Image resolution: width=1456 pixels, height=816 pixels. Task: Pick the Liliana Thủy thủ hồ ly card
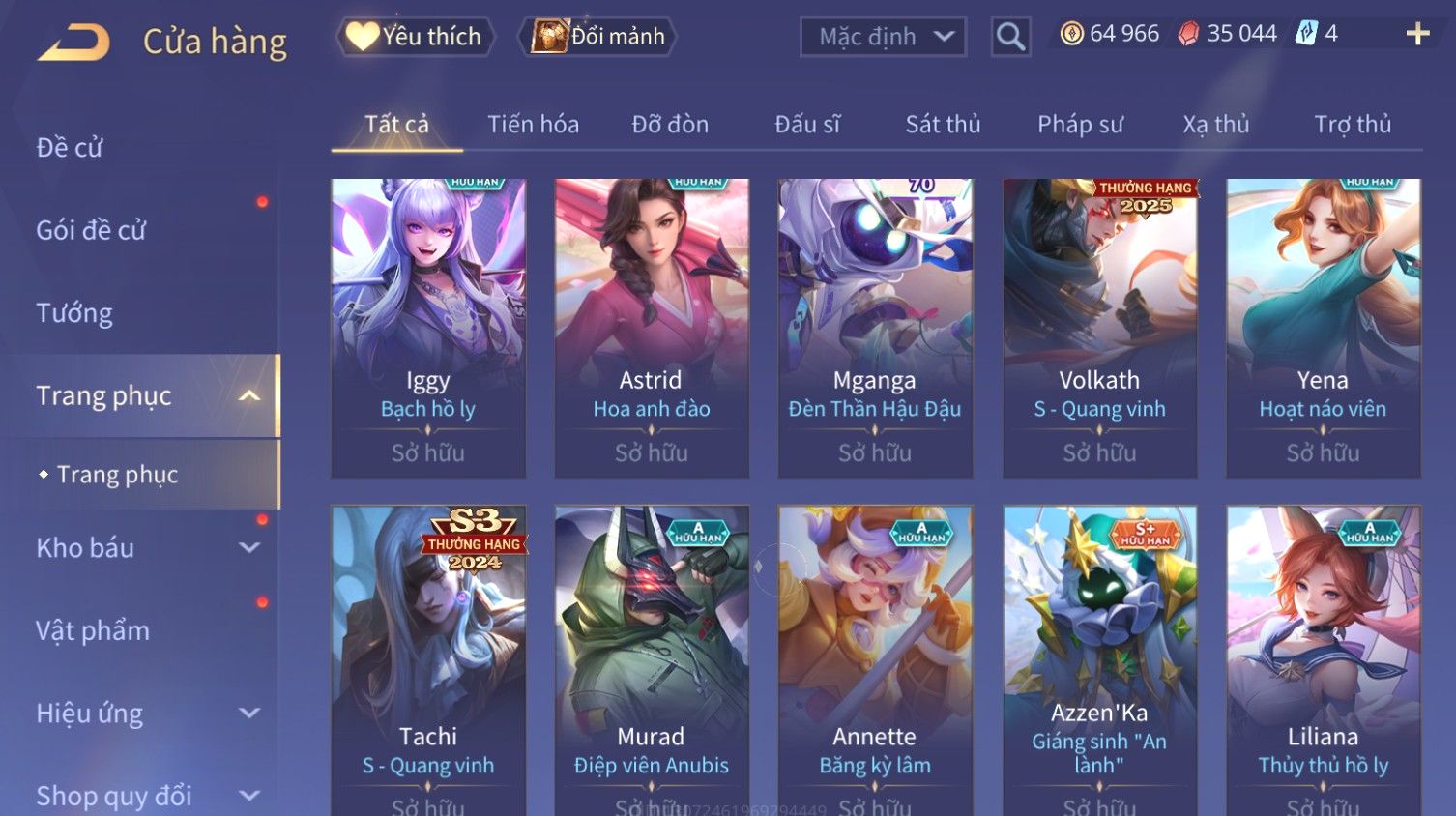pos(1323,657)
